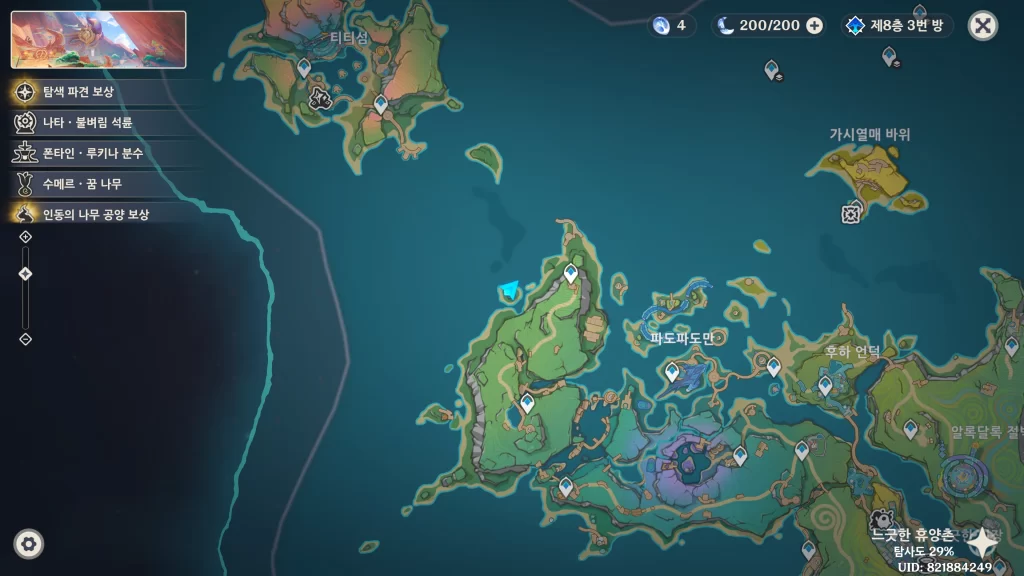1024x576 pixels.
Task: Open 수메르 · 꿈 나무 entry
Action: coord(82,184)
